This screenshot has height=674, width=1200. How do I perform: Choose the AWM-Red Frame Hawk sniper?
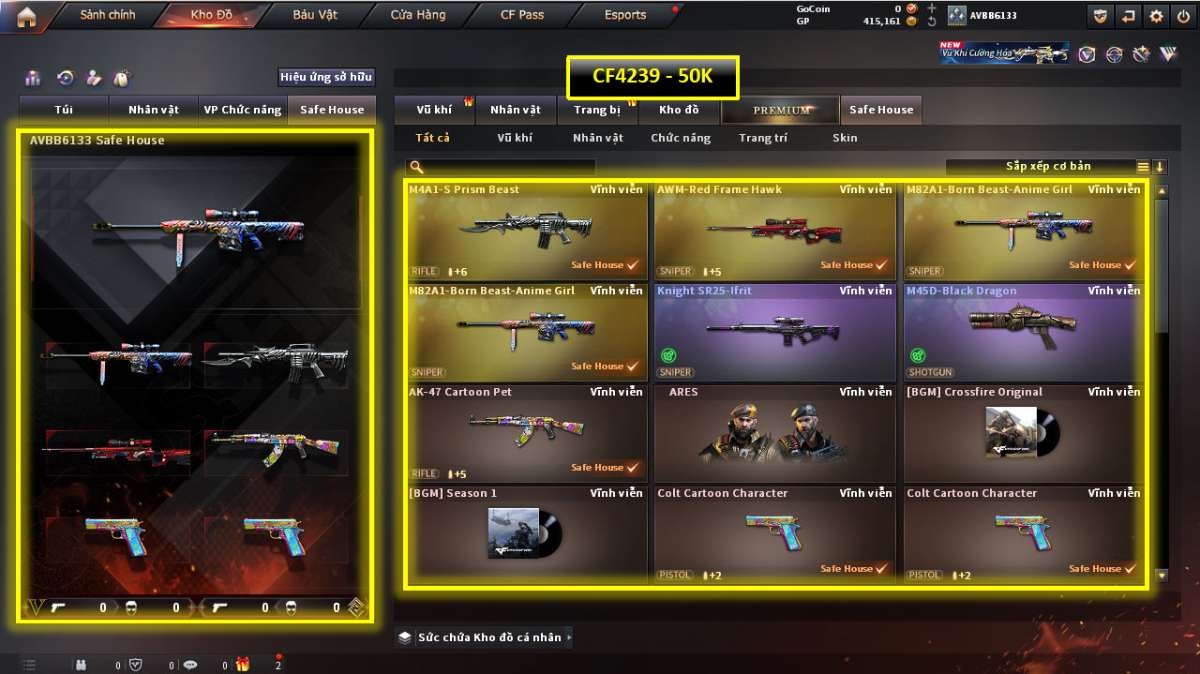coord(774,231)
